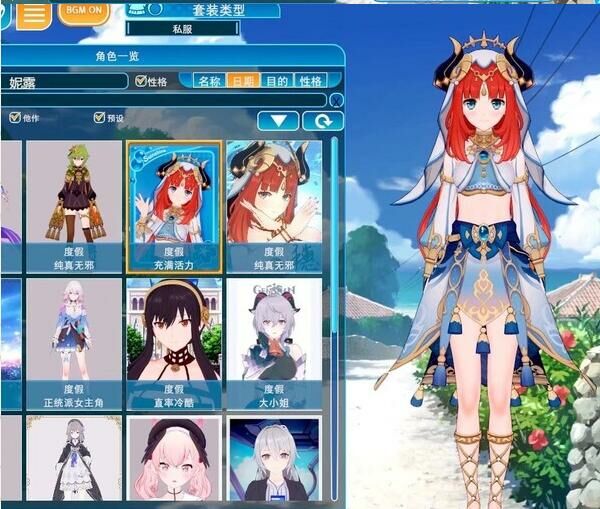This screenshot has width=600, height=509.
Task: Sort by the 性格 tab
Action: pos(311,81)
